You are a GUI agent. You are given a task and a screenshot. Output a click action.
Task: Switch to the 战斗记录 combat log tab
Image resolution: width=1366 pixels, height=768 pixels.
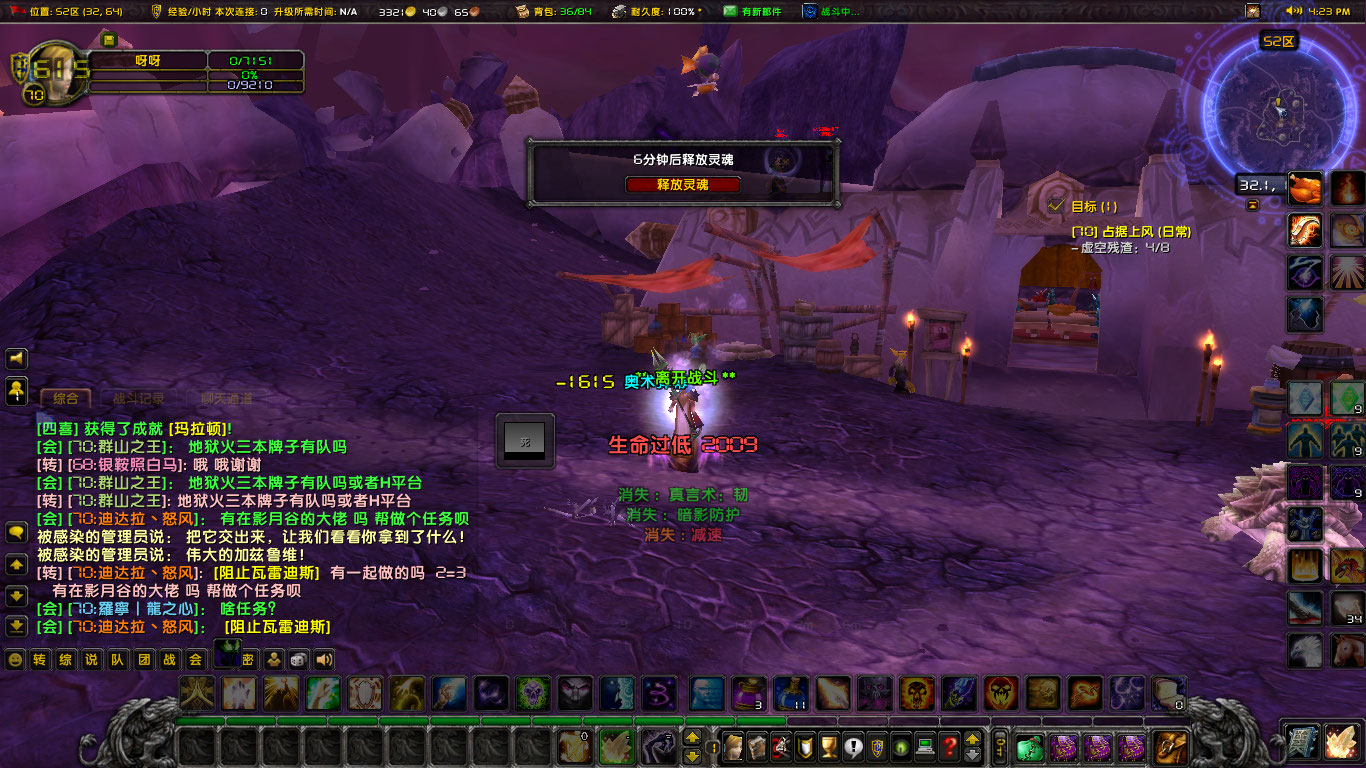[139, 398]
